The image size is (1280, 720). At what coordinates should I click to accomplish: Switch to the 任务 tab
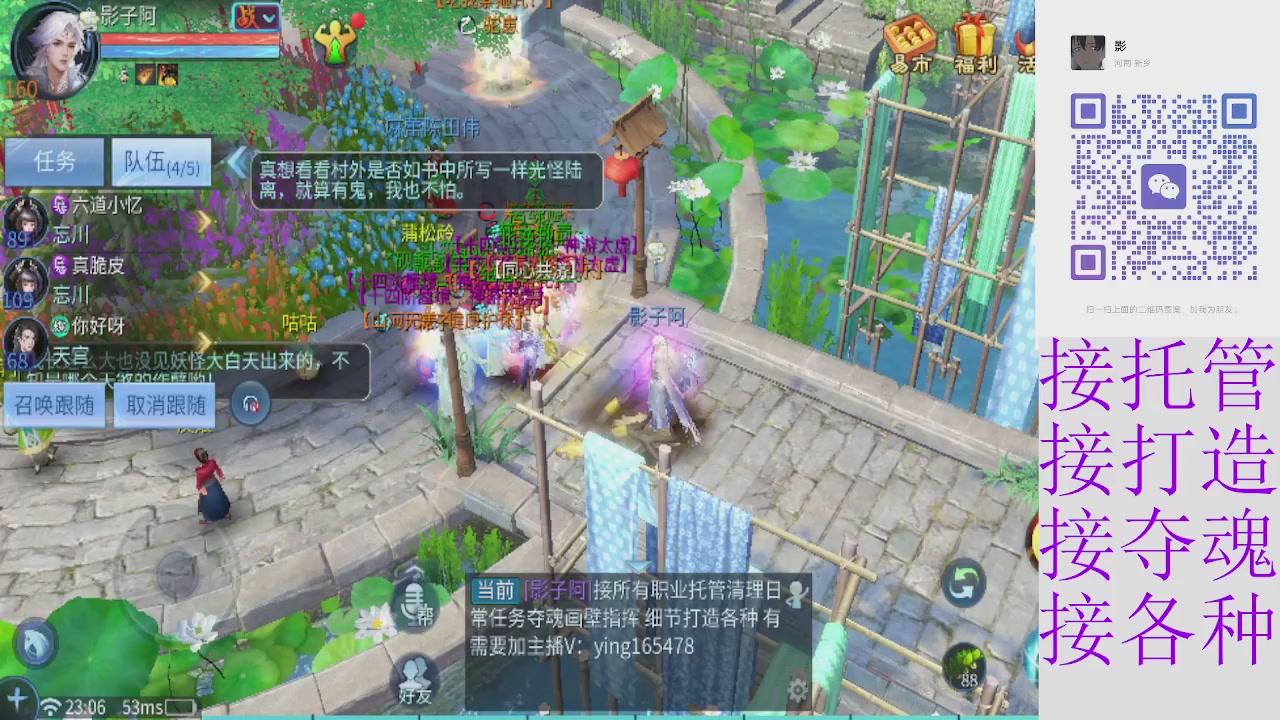pyautogui.click(x=55, y=163)
